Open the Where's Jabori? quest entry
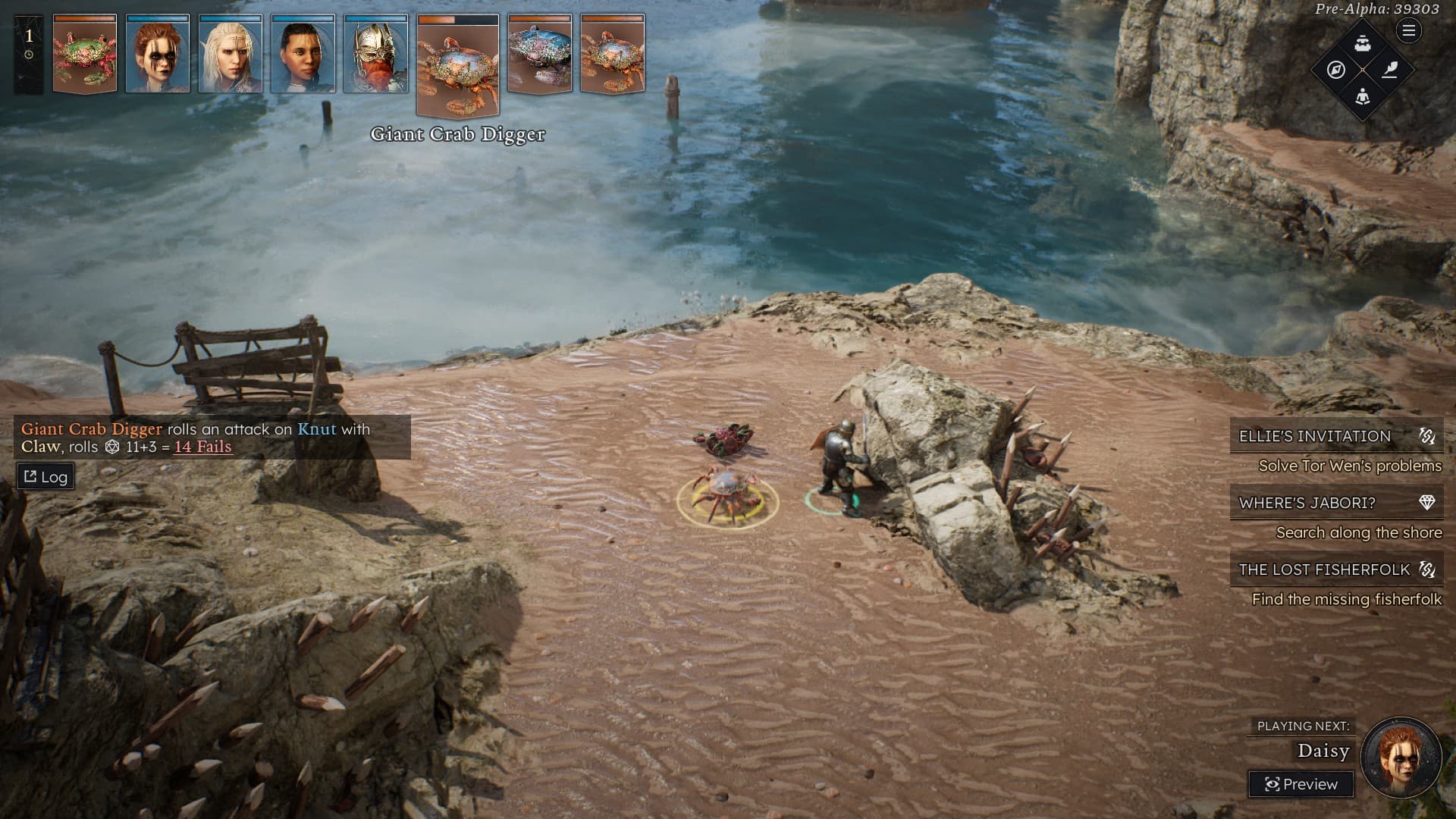This screenshot has height=819, width=1456. [1335, 503]
